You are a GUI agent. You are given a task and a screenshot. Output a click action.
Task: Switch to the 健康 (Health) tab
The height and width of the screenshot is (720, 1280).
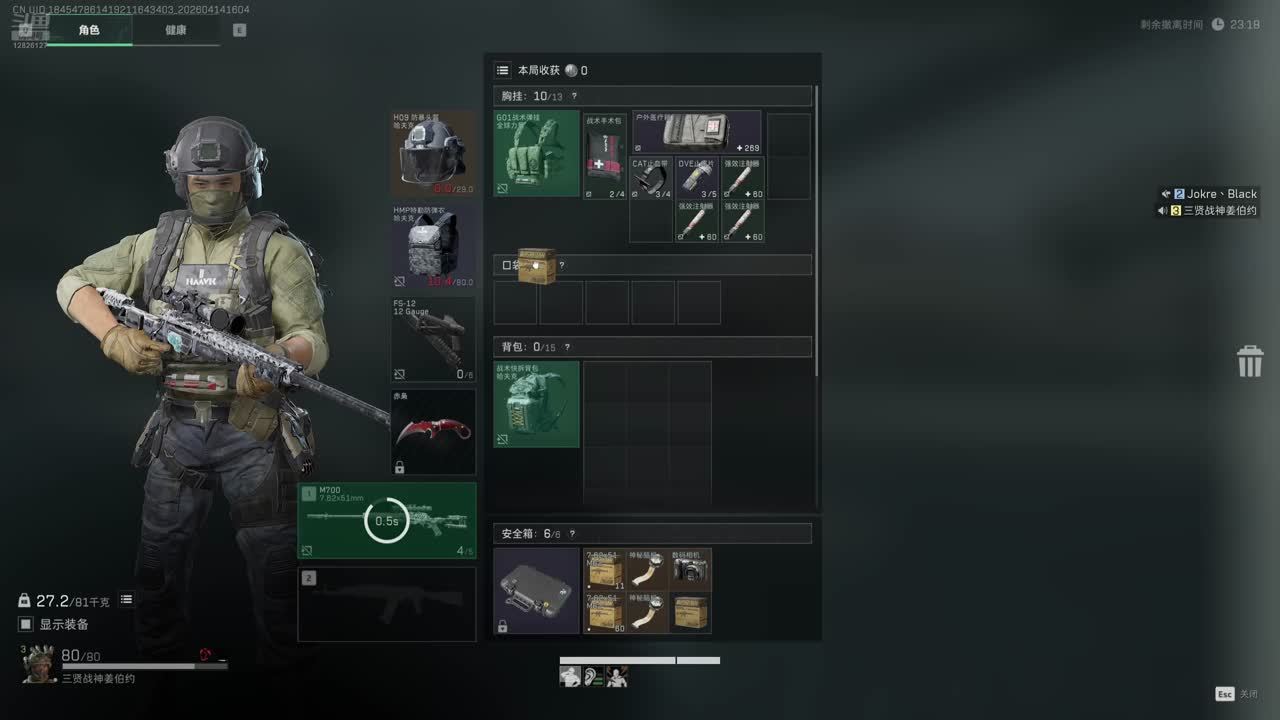coord(176,30)
